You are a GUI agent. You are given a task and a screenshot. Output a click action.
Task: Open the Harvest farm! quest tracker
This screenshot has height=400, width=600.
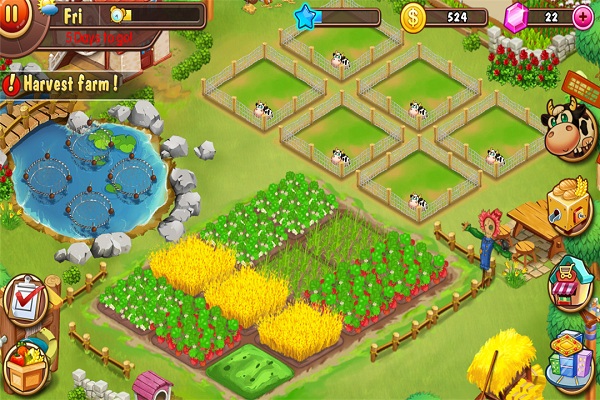pyautogui.click(x=62, y=84)
